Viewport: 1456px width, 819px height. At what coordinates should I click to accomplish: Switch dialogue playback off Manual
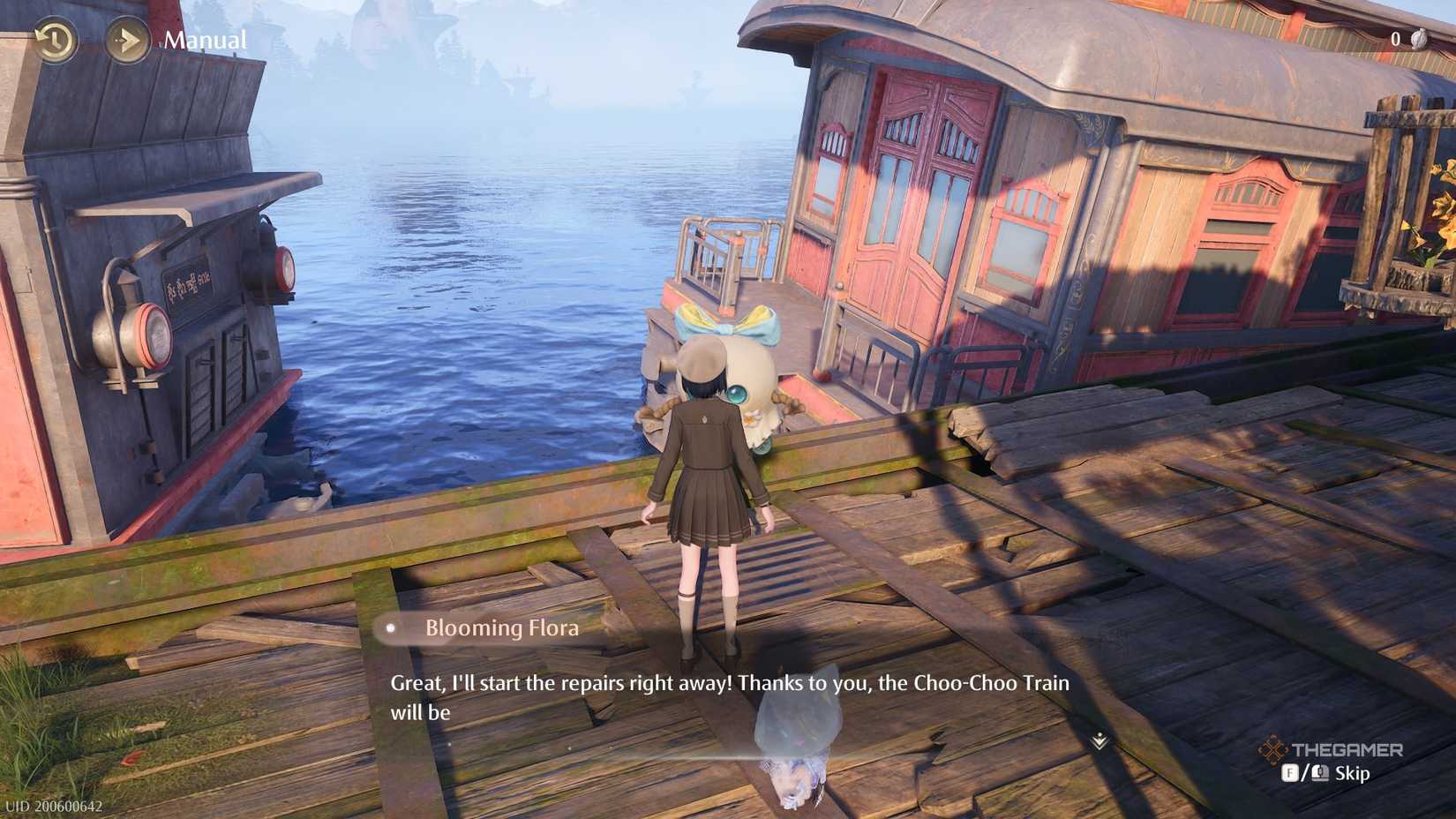click(206, 39)
